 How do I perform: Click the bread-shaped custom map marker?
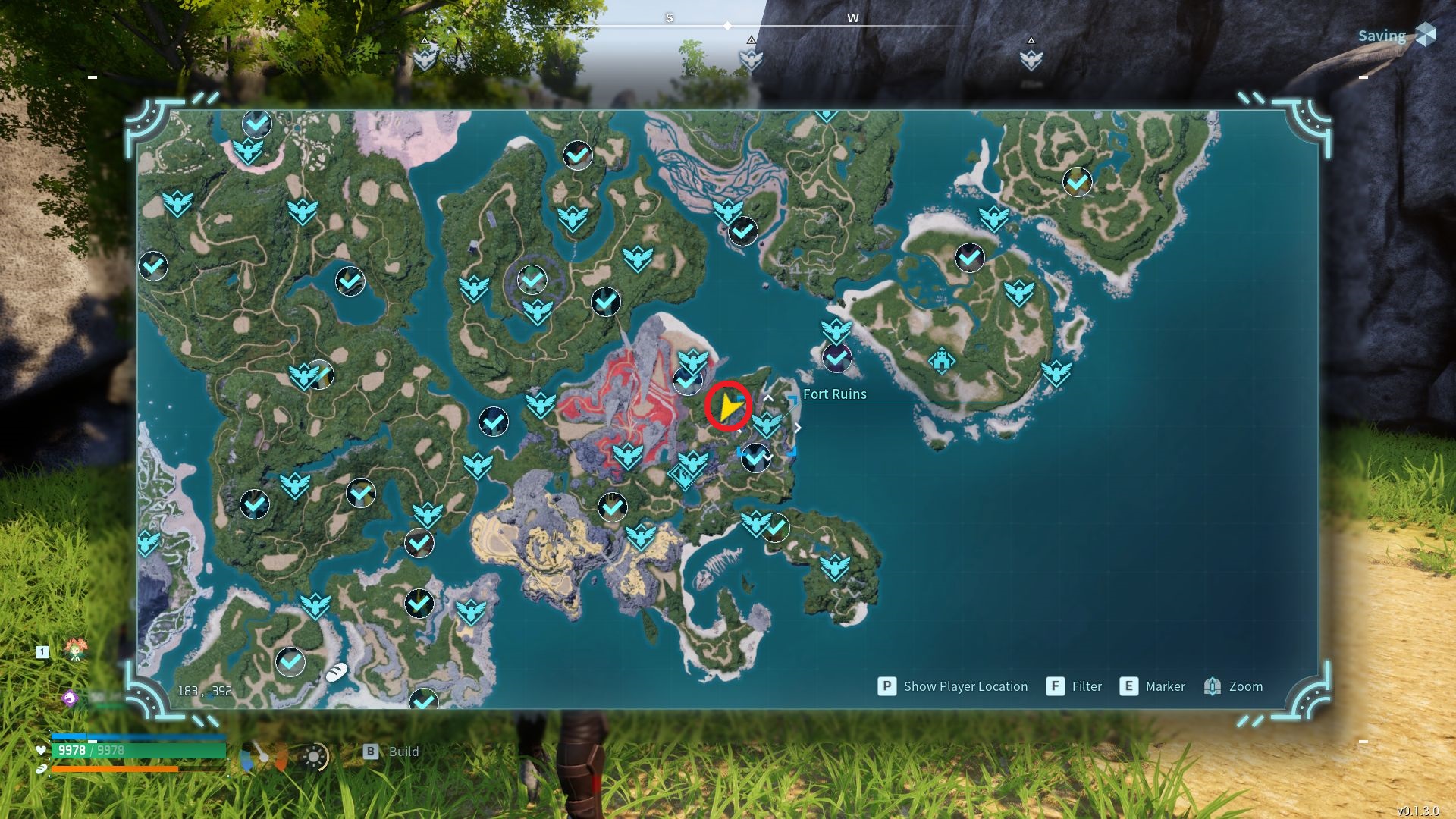[x=337, y=672]
